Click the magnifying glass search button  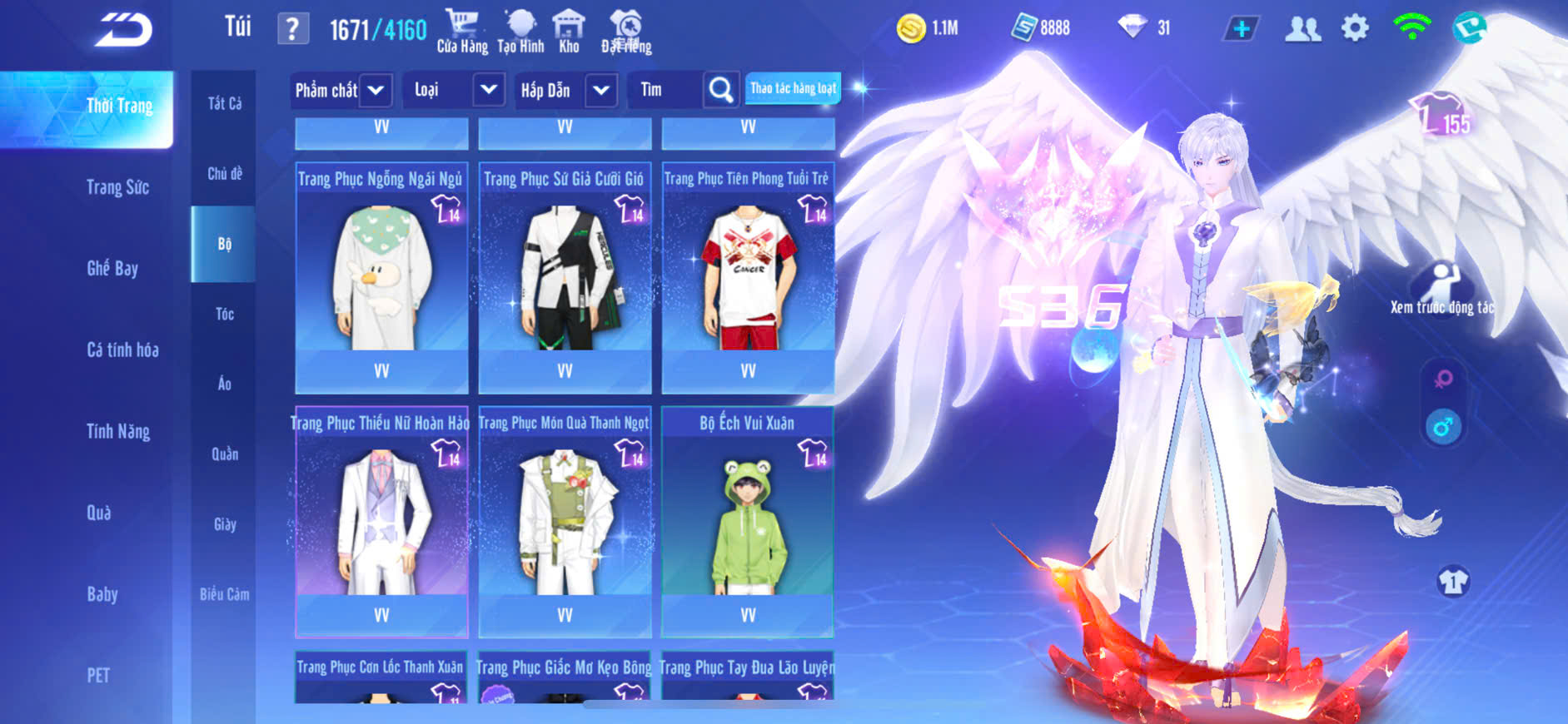coord(721,90)
